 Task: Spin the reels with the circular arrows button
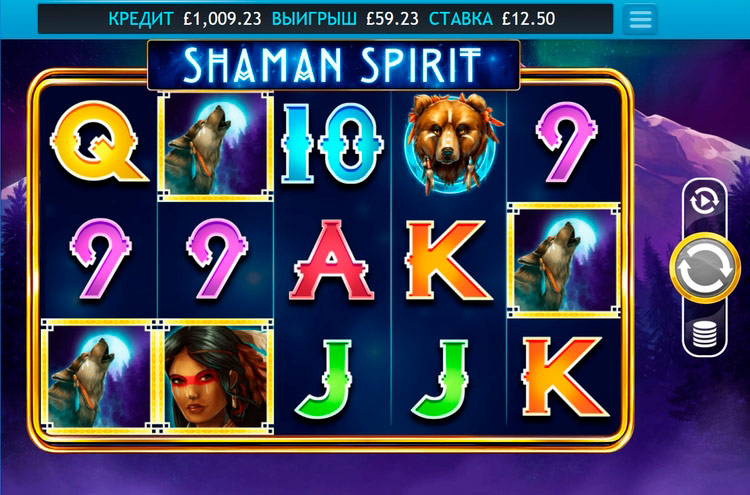[704, 267]
